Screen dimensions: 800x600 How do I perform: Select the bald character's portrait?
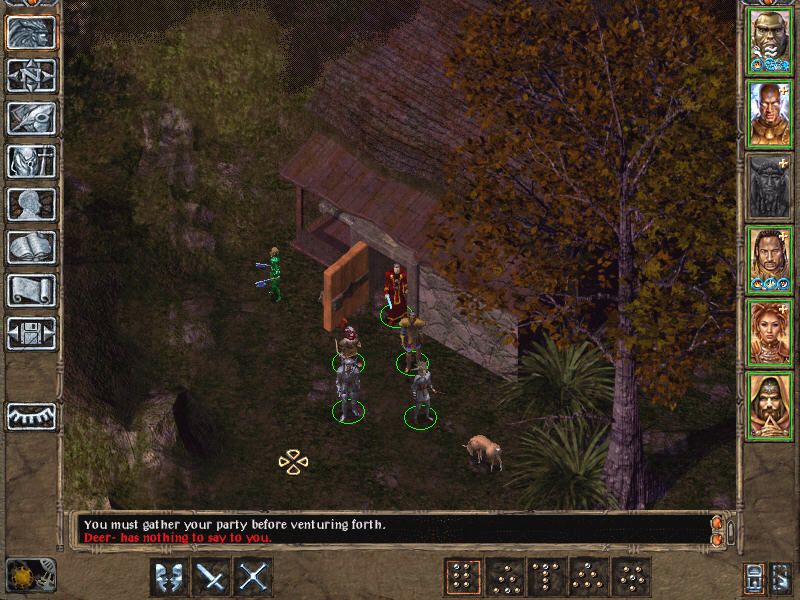pyautogui.click(x=769, y=114)
